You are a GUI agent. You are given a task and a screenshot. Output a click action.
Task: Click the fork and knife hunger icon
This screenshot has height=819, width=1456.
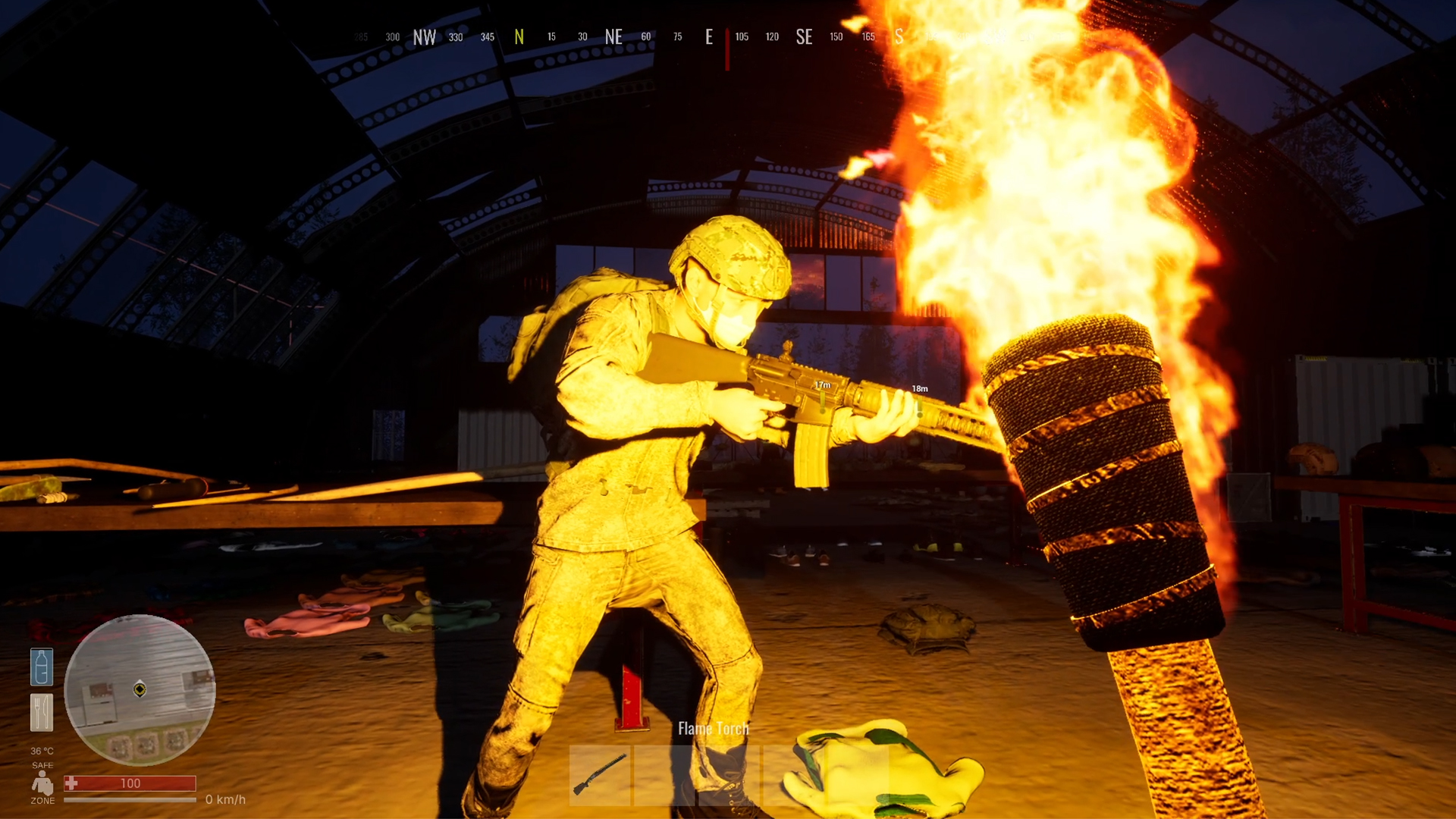point(42,713)
